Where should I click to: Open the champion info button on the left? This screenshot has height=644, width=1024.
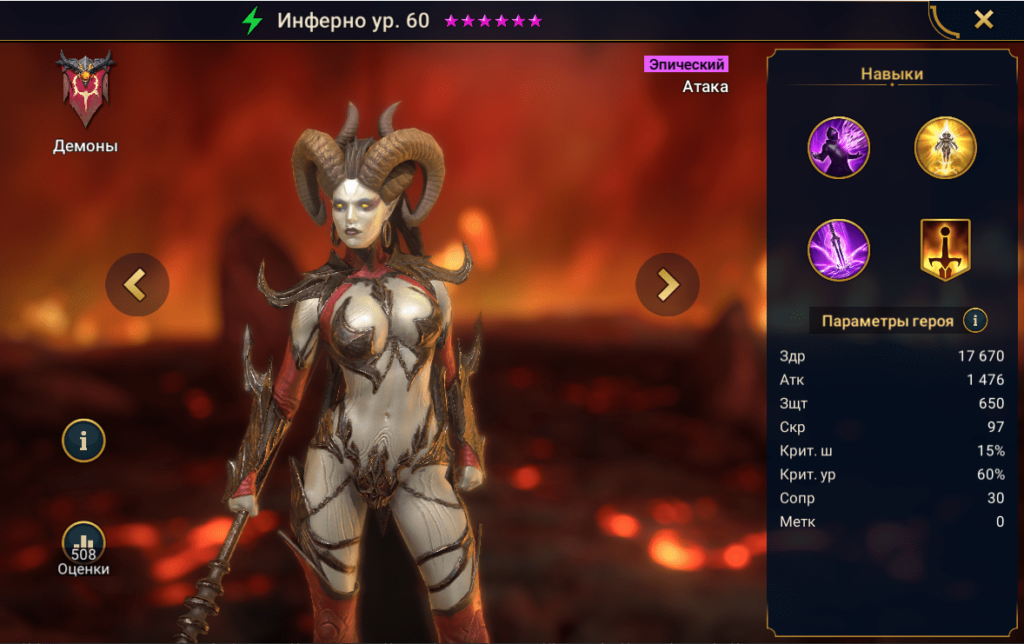(x=84, y=440)
